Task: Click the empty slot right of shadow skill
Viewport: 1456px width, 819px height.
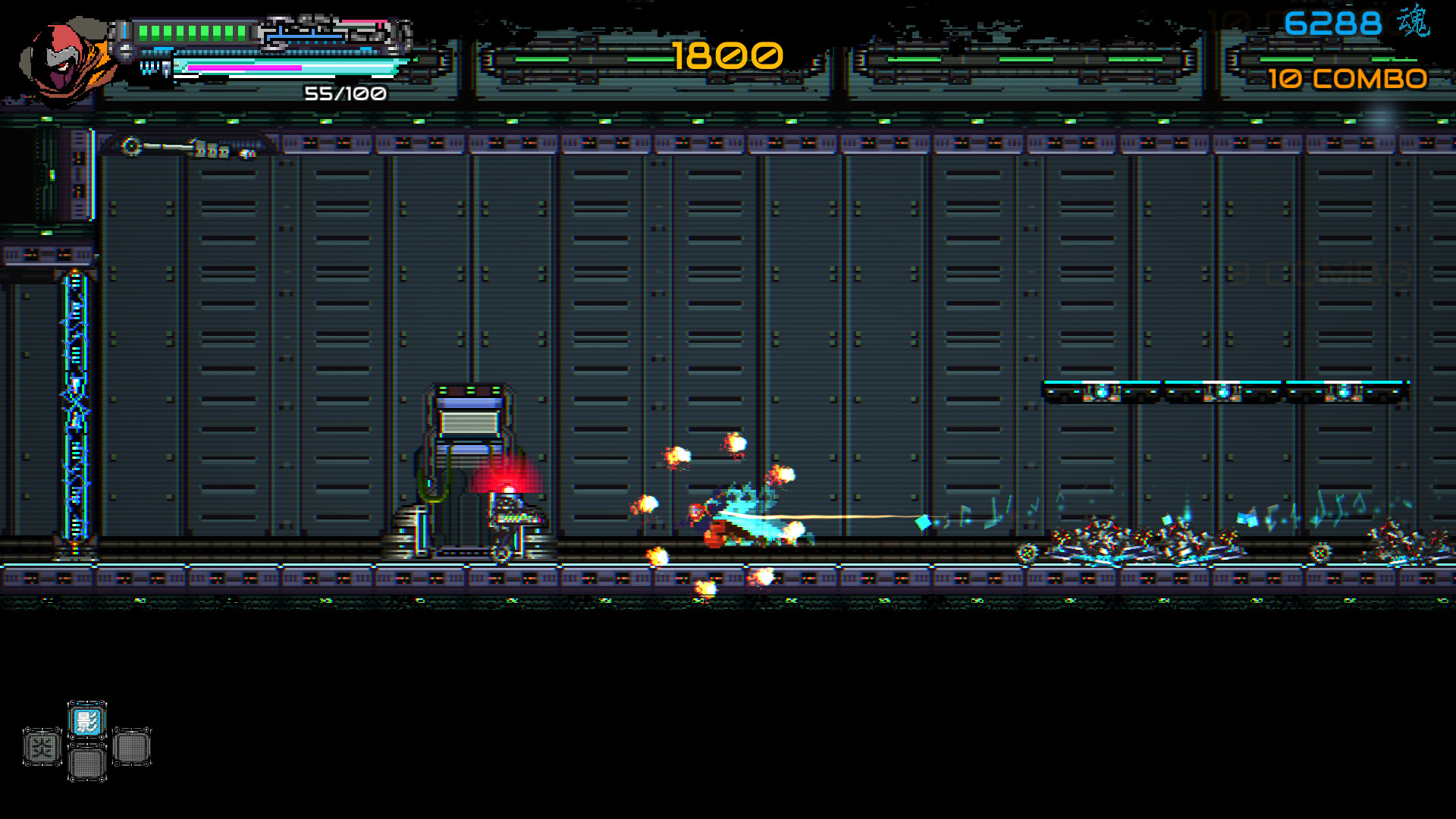Action: pos(130,747)
